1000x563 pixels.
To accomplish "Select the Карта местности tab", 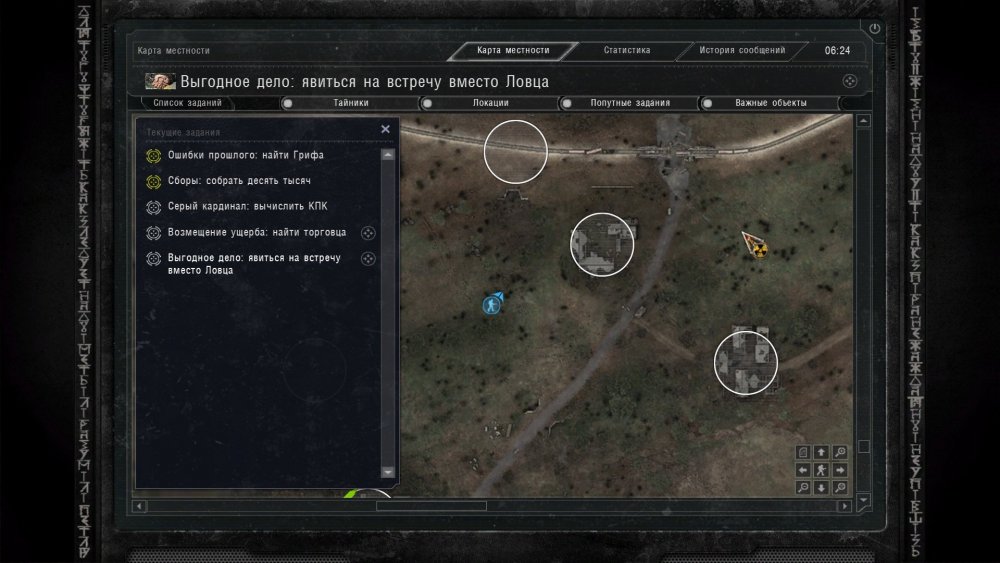I will [x=513, y=51].
